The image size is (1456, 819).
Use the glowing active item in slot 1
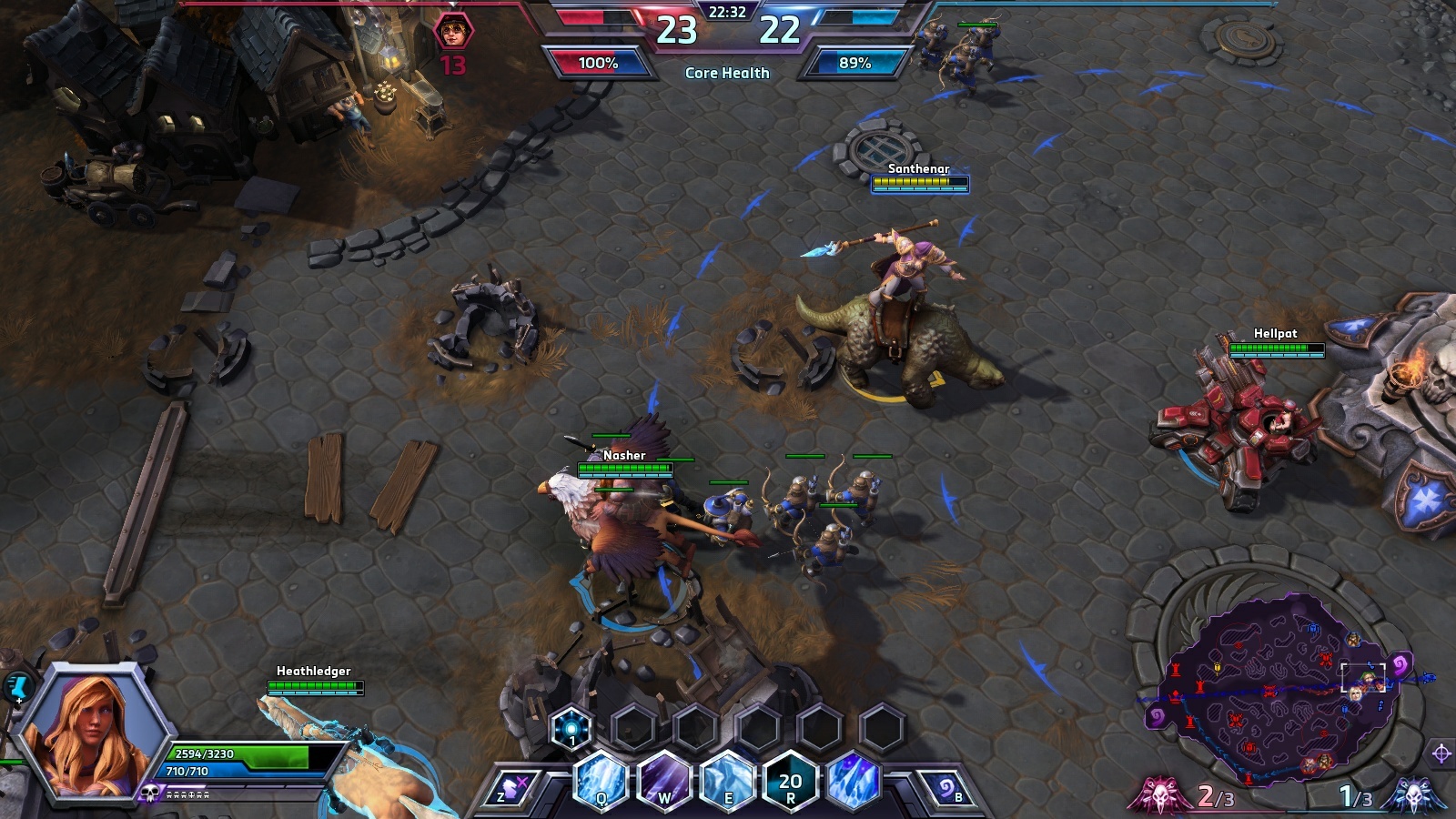pyautogui.click(x=571, y=728)
